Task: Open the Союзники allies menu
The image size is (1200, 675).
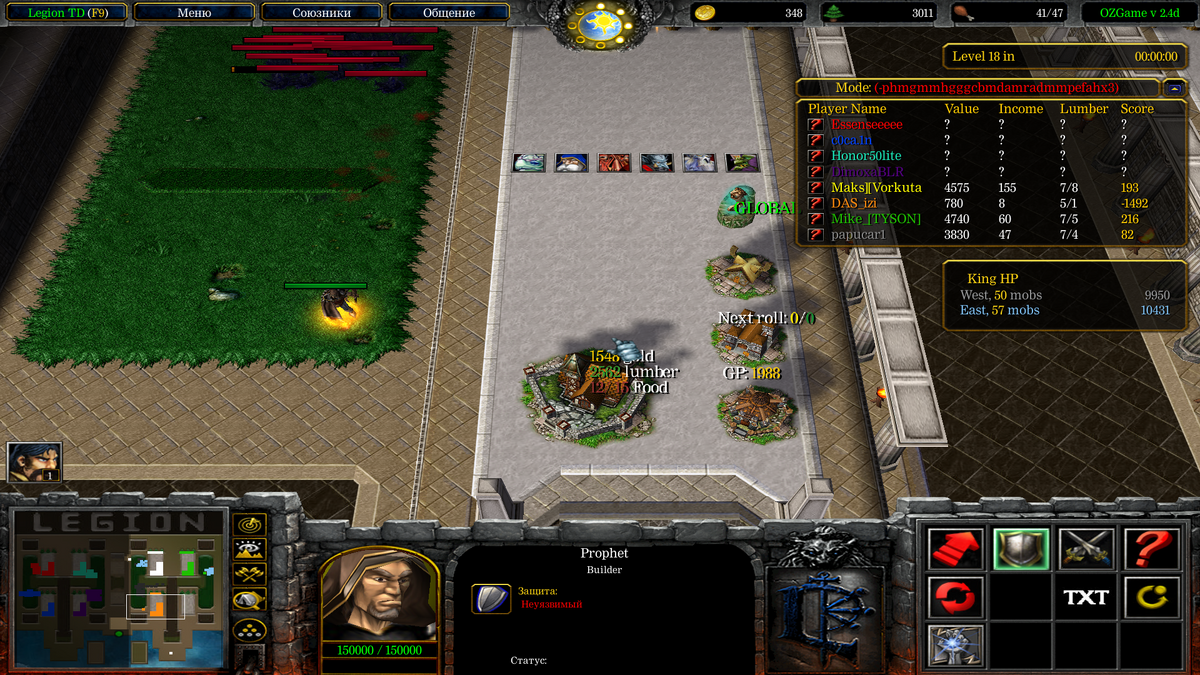Action: (x=321, y=13)
